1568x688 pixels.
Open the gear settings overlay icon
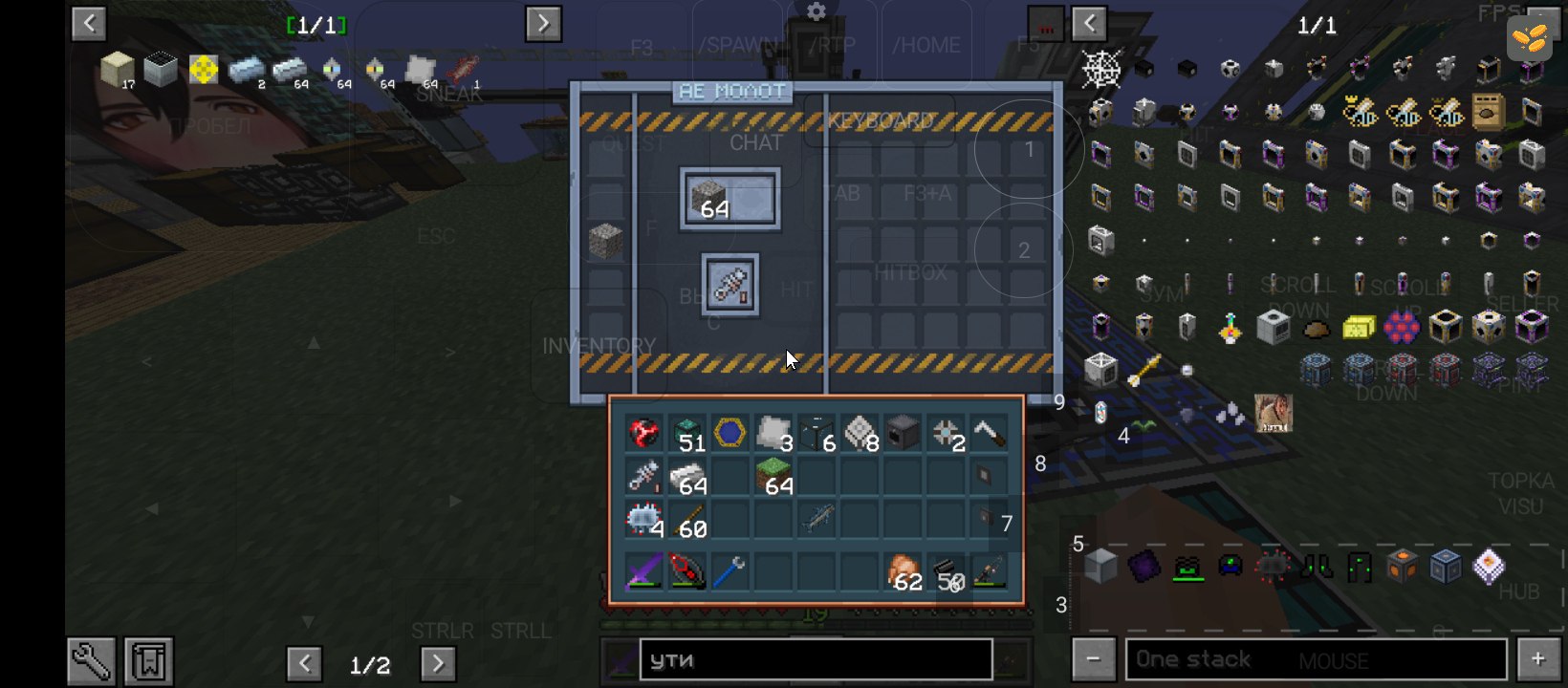[816, 12]
